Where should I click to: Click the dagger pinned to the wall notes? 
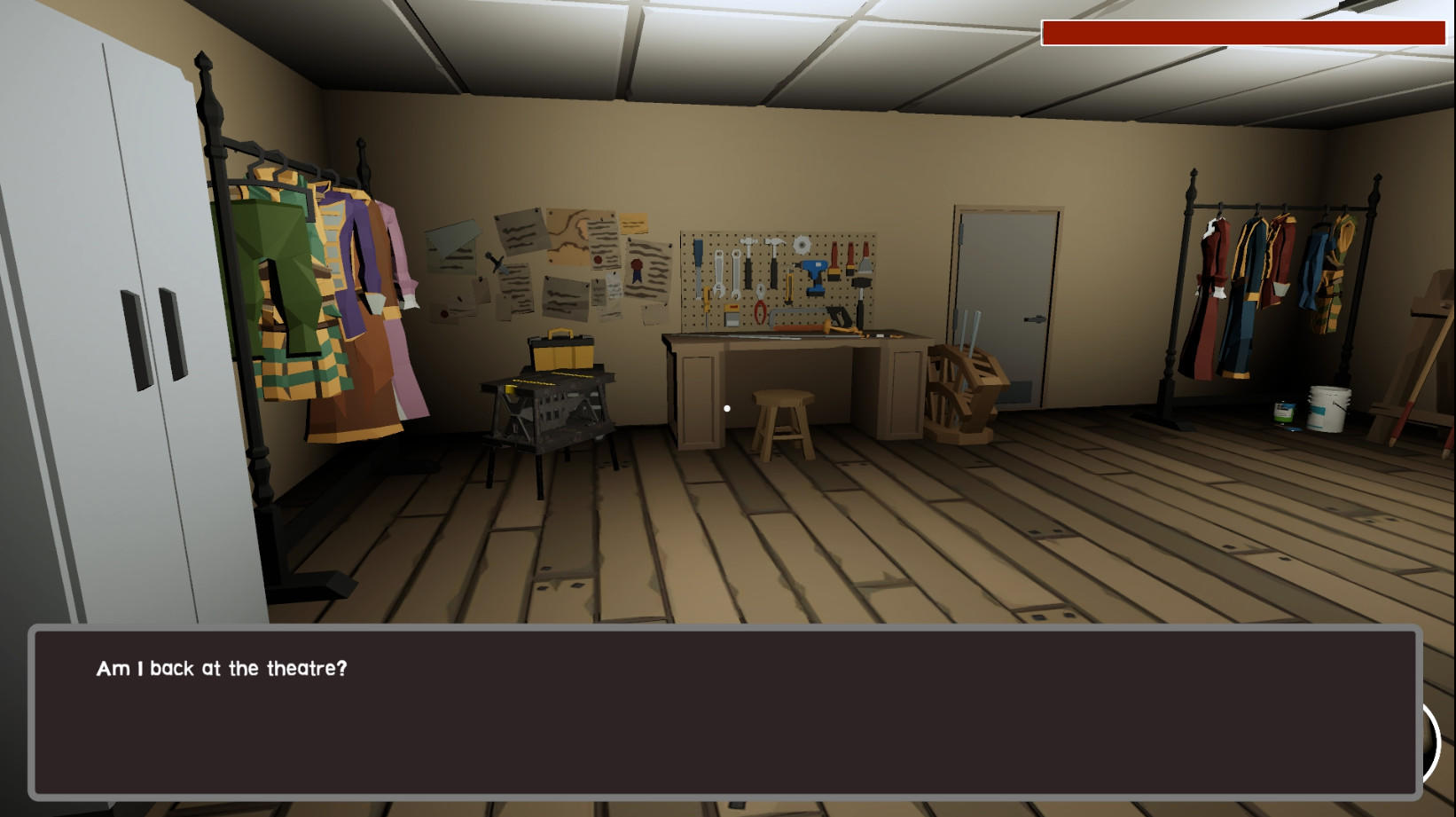[x=494, y=262]
